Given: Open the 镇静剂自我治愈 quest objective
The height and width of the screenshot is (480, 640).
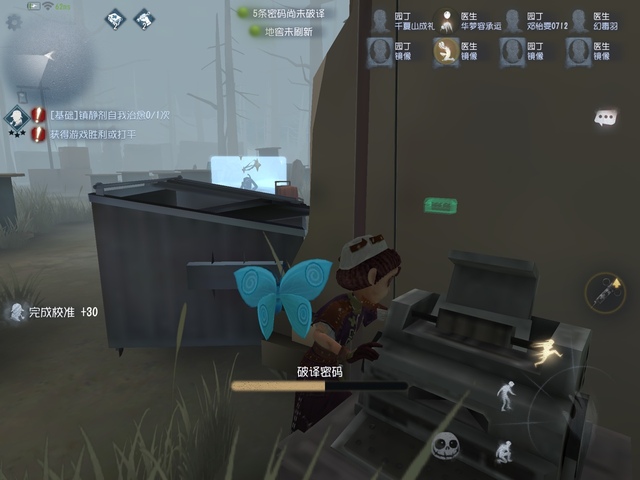Looking at the screenshot, I should click(x=93, y=116).
